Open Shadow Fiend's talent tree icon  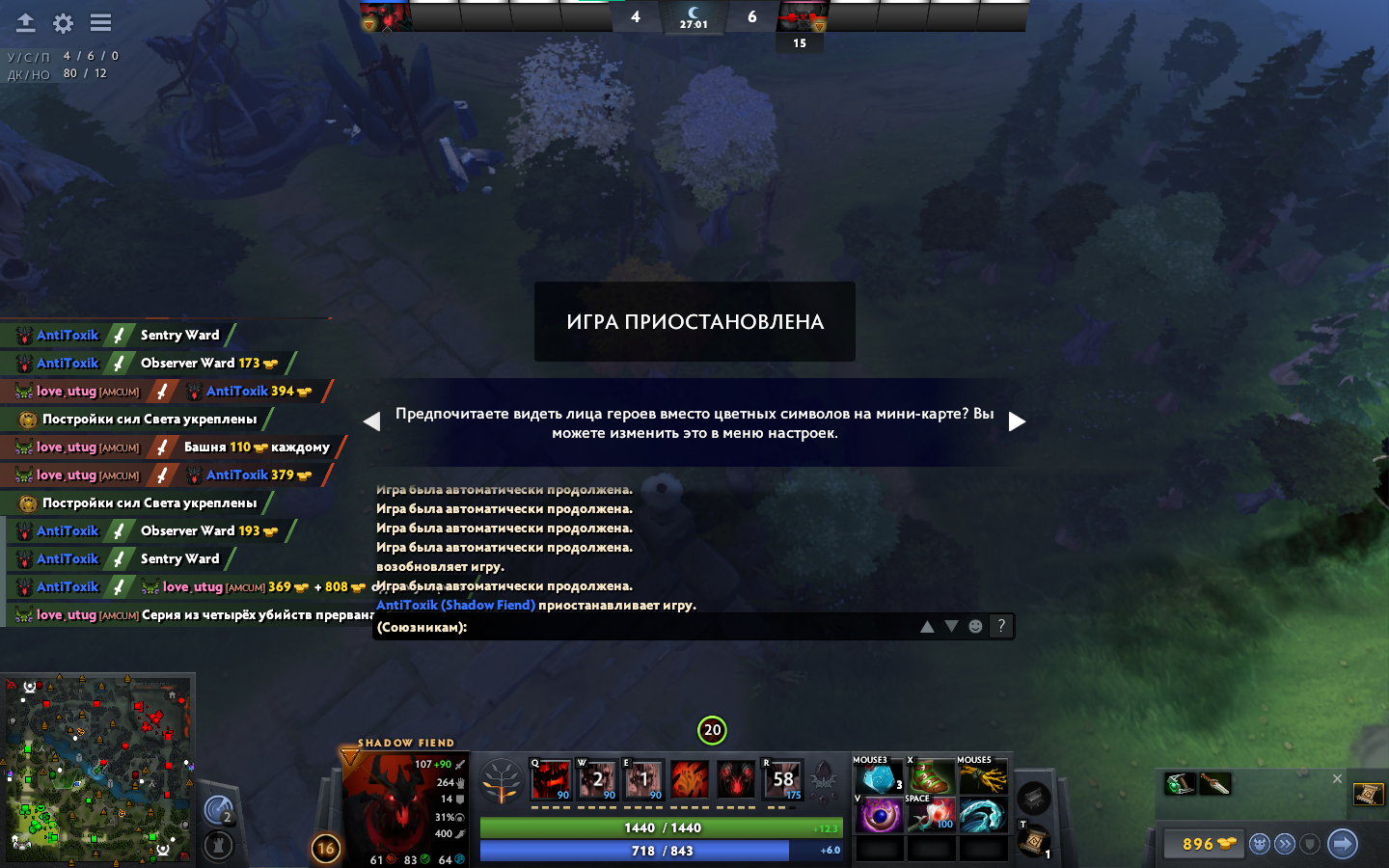[x=503, y=779]
